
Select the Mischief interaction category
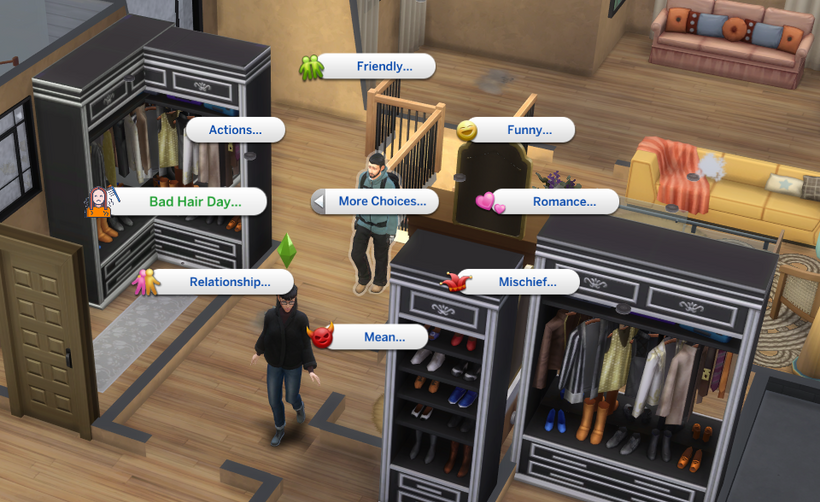click(527, 282)
